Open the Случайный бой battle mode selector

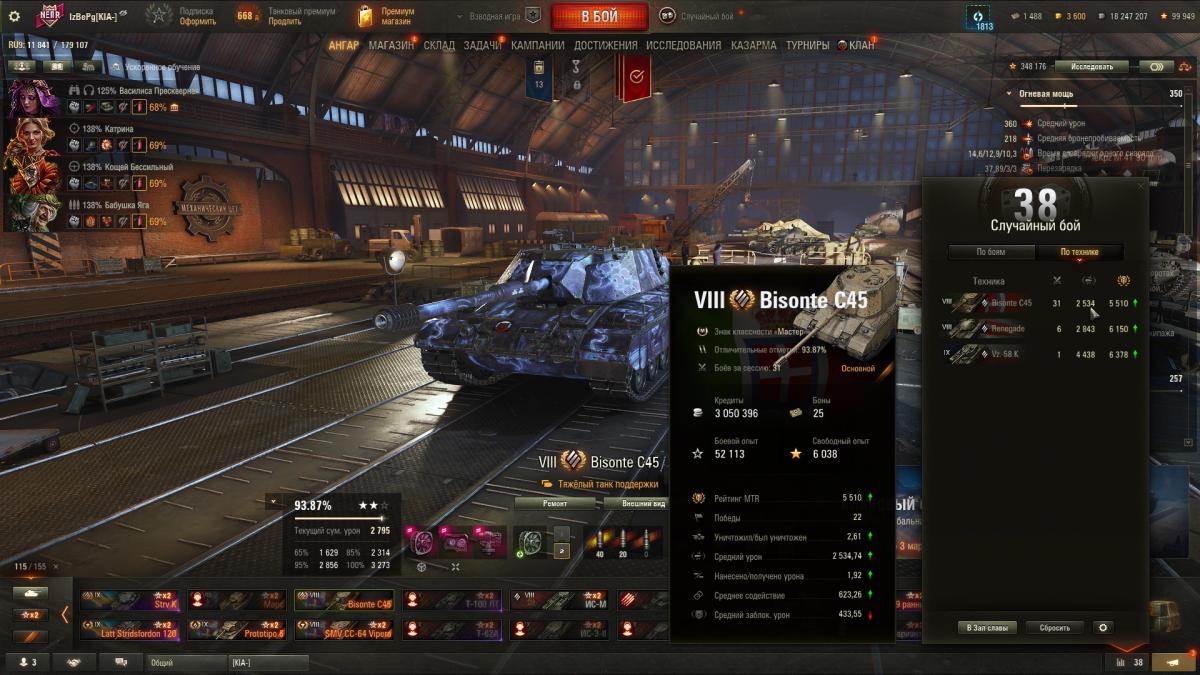click(698, 16)
